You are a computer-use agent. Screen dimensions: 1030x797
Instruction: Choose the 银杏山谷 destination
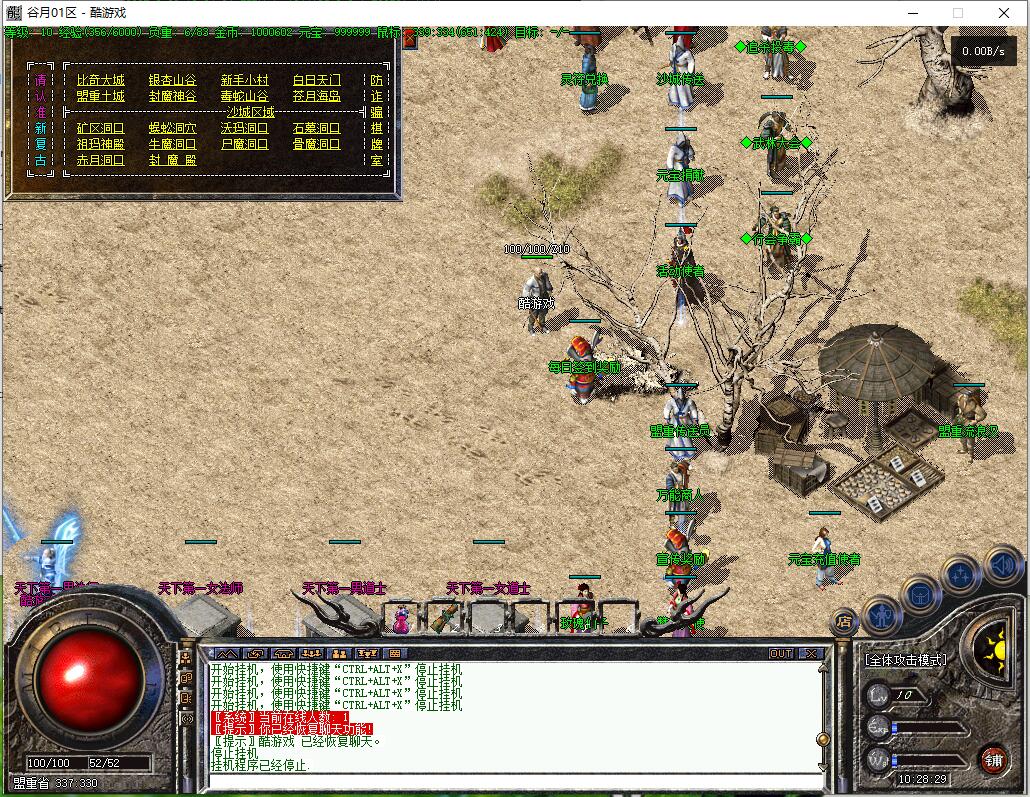click(173, 80)
